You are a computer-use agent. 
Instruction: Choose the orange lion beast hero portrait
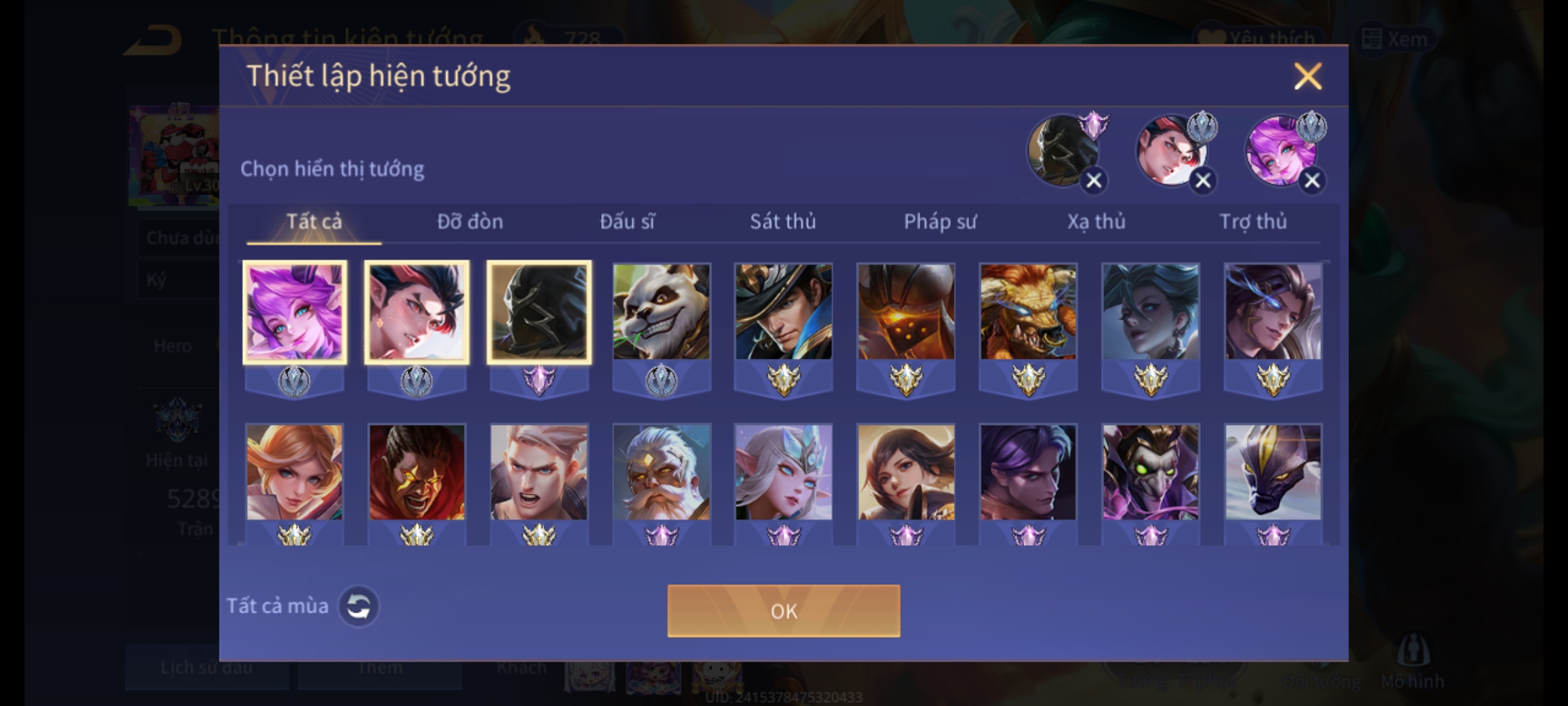[x=1028, y=312]
